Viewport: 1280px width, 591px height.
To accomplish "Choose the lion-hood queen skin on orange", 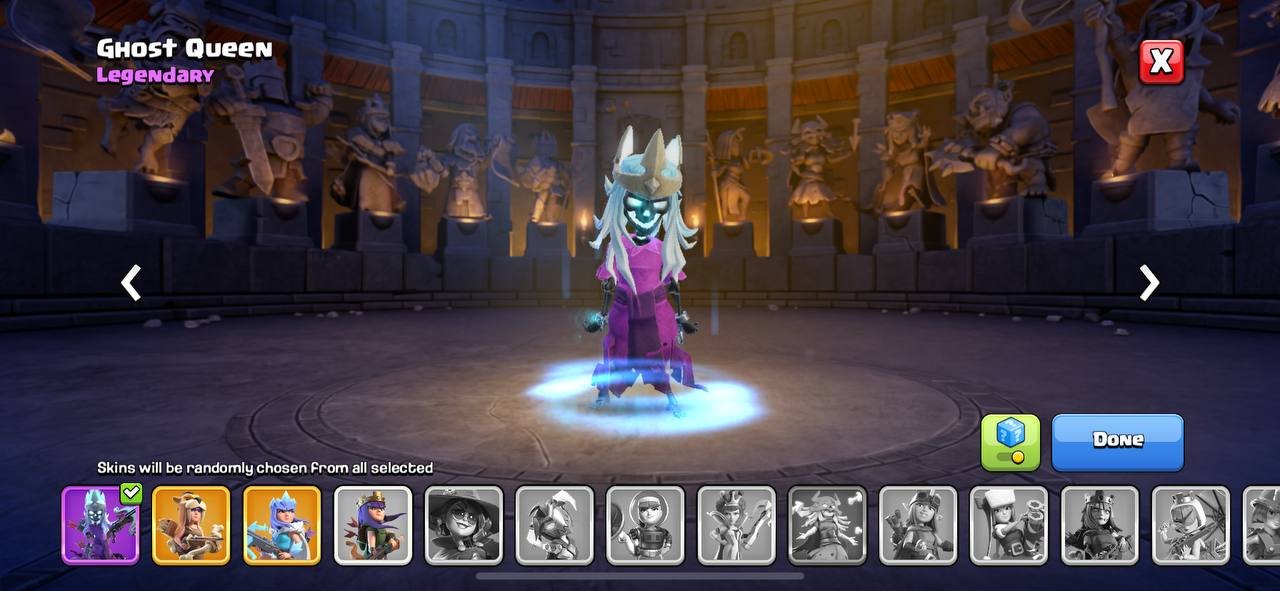I will click(191, 525).
